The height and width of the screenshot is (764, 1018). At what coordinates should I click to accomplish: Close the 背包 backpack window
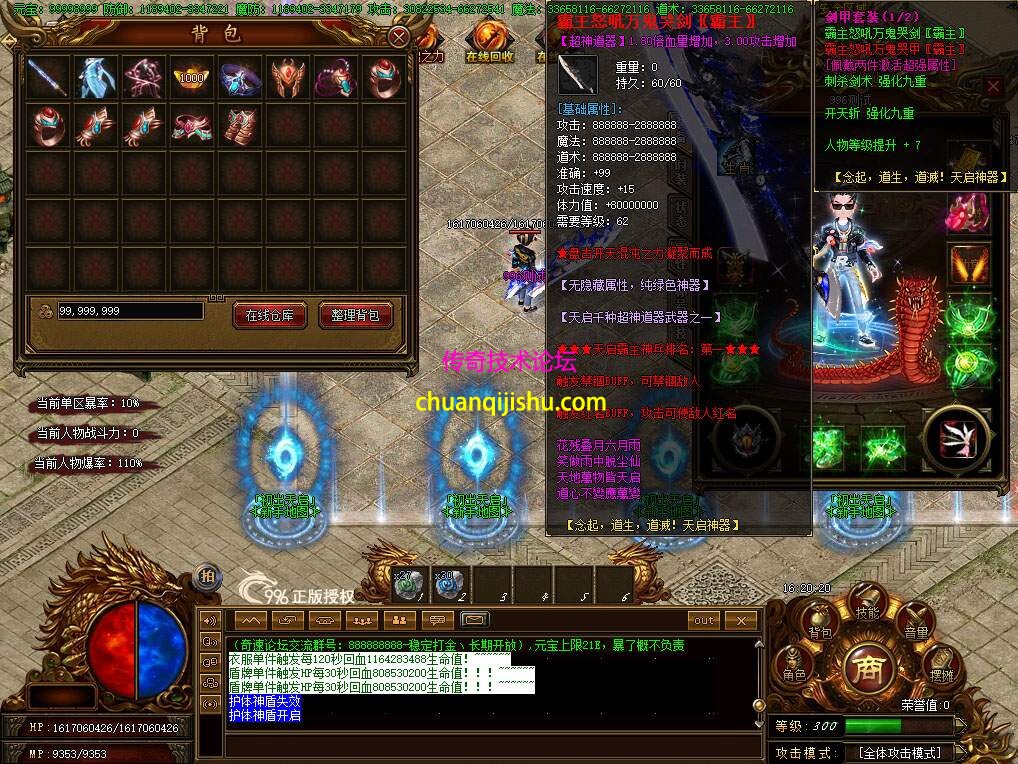[399, 38]
